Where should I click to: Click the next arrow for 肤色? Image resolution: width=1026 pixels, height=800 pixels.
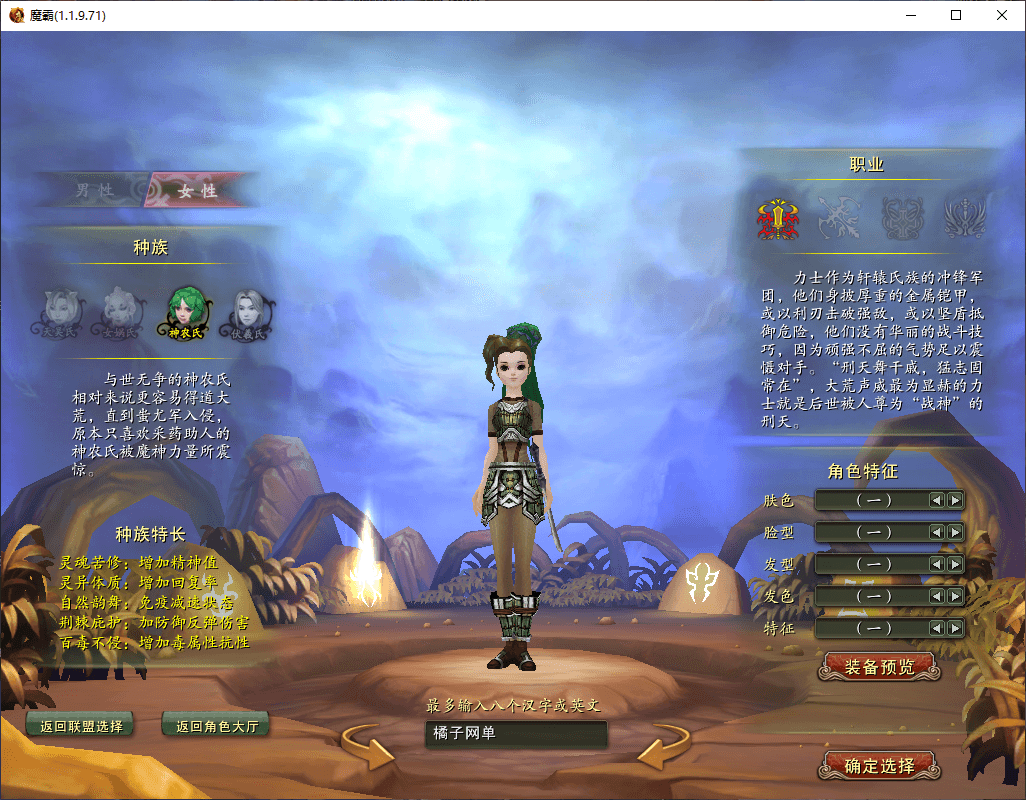[955, 500]
